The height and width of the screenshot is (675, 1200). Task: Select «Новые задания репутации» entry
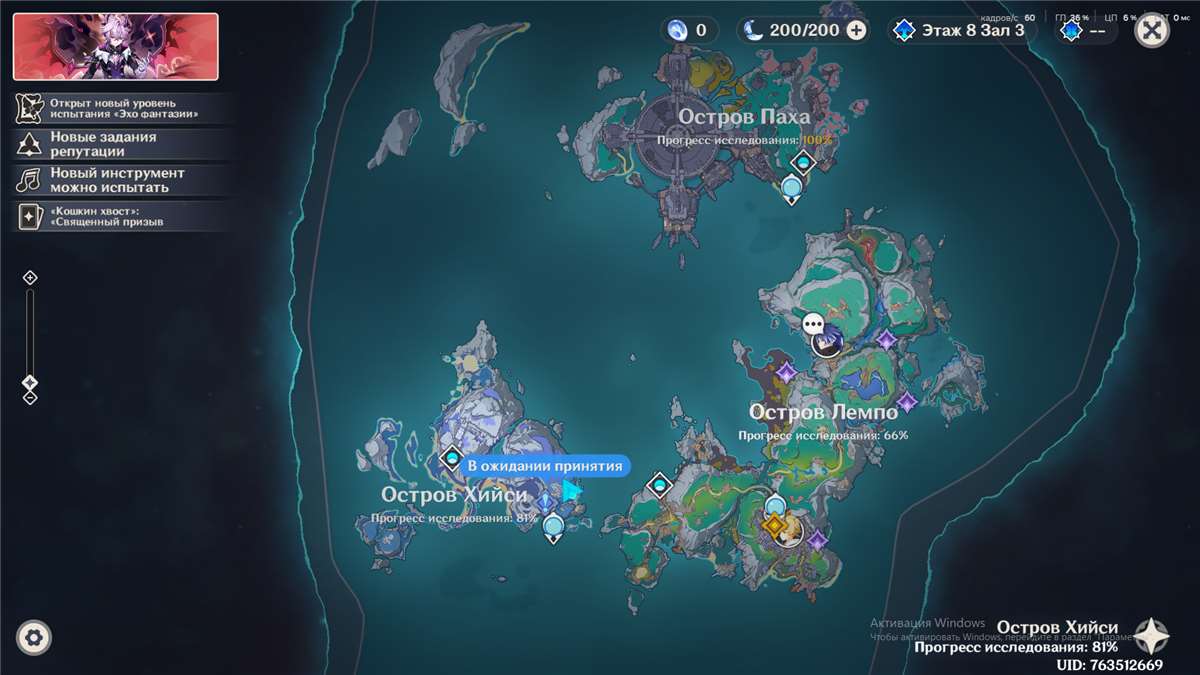point(103,144)
